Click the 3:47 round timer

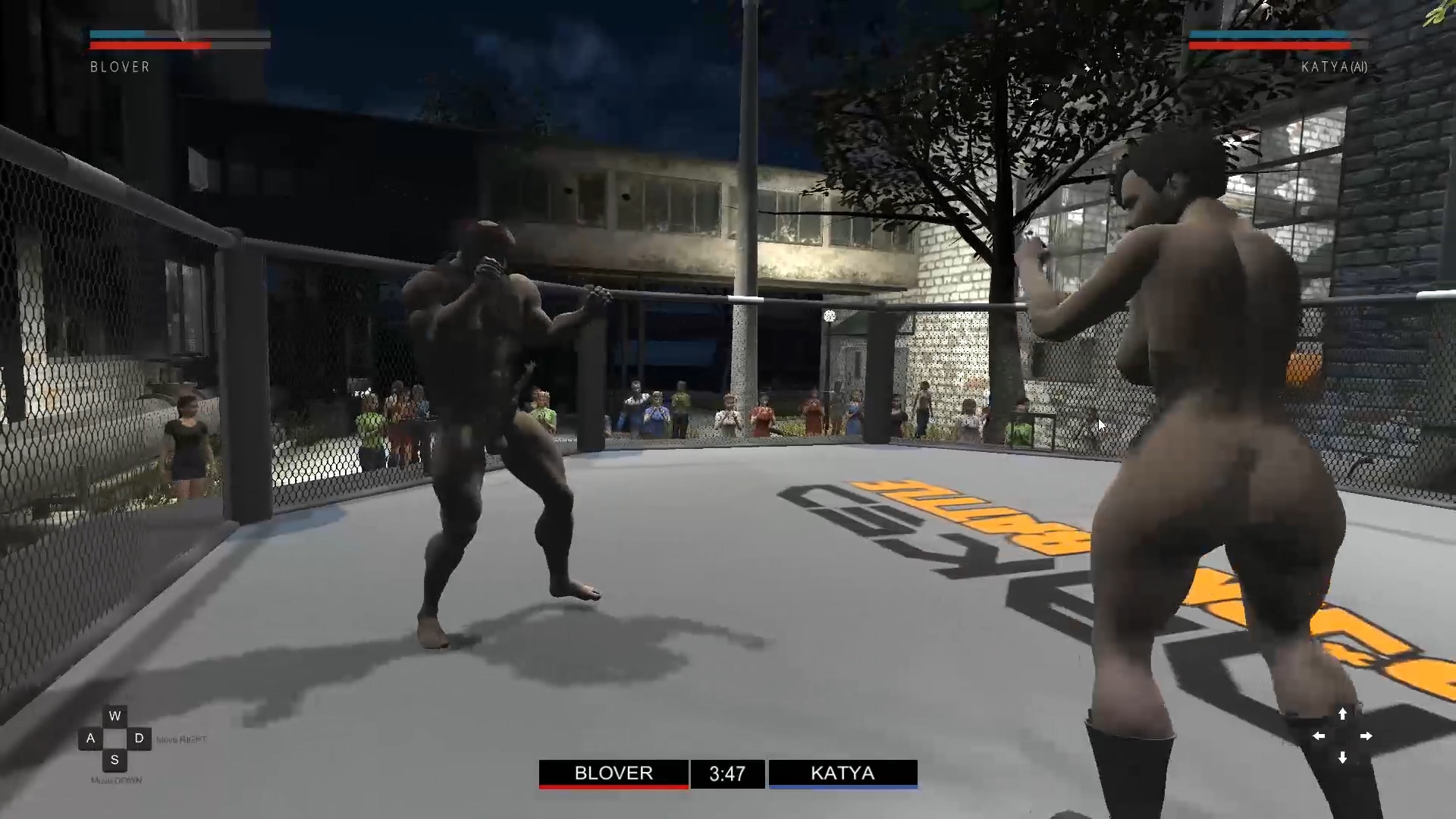click(727, 773)
